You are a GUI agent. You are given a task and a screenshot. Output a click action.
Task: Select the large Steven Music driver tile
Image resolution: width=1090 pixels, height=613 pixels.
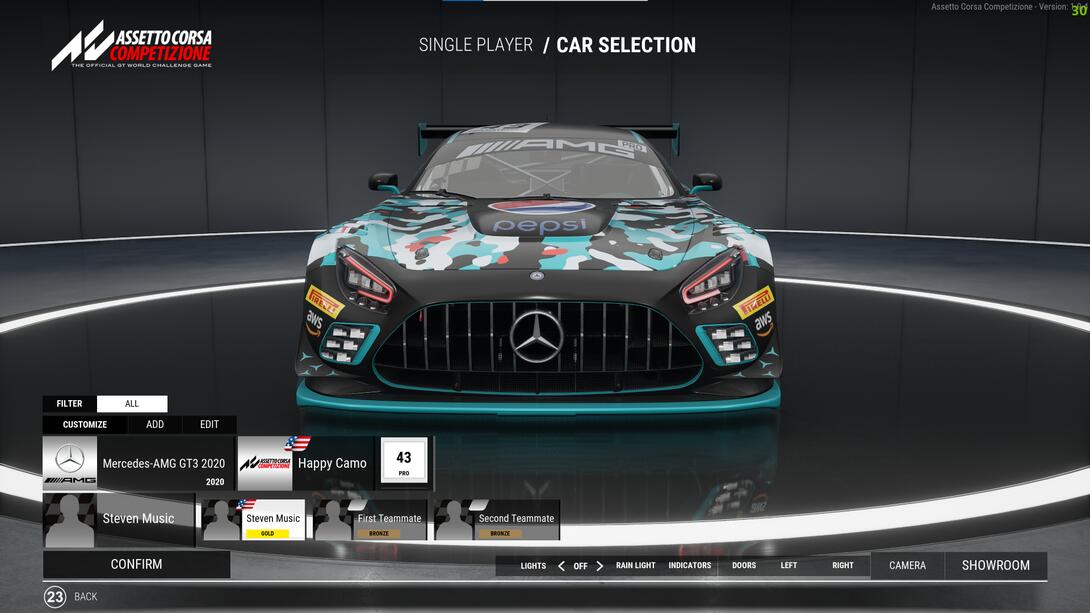(x=119, y=519)
